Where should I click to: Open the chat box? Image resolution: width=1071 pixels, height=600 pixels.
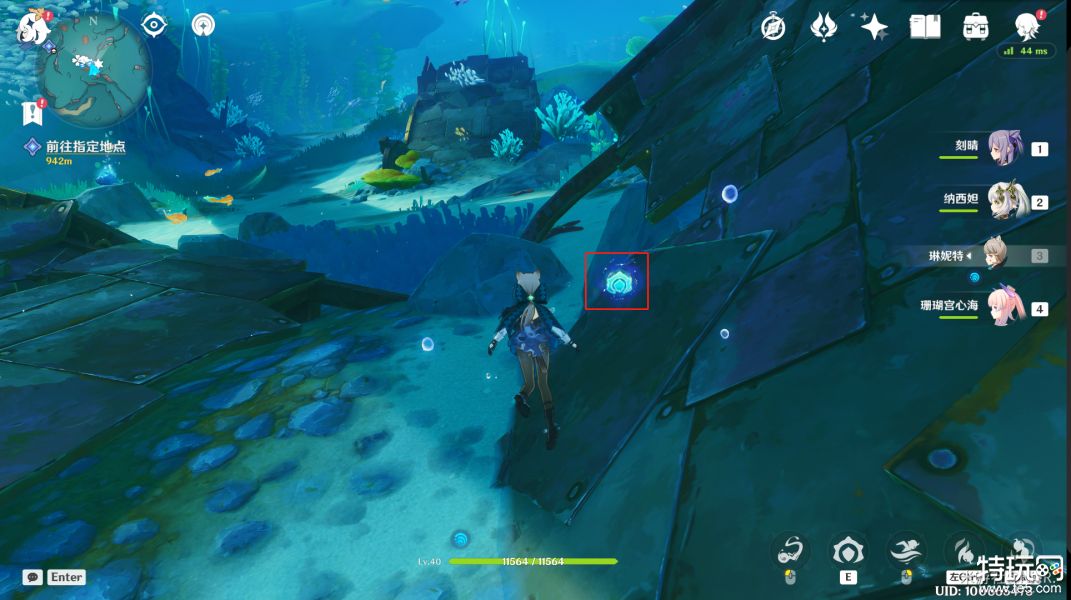(x=32, y=577)
